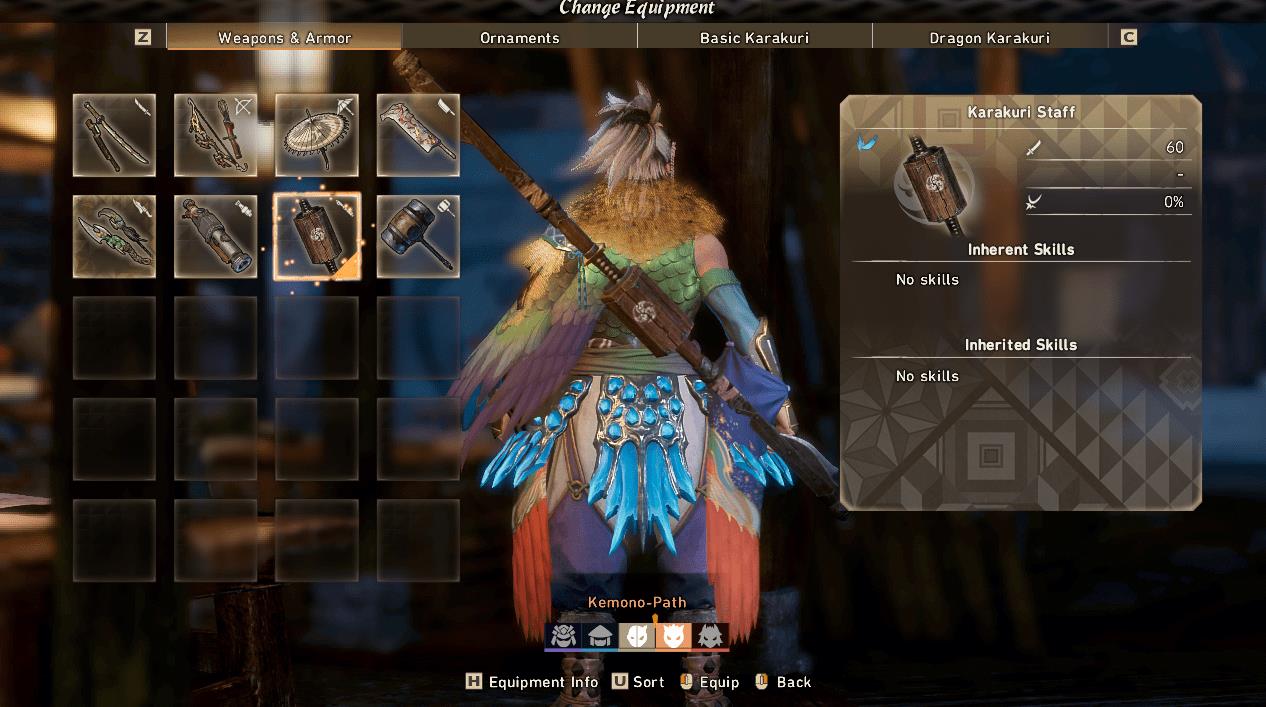Open the Ornaments tab
The width and height of the screenshot is (1266, 707).
tap(519, 38)
